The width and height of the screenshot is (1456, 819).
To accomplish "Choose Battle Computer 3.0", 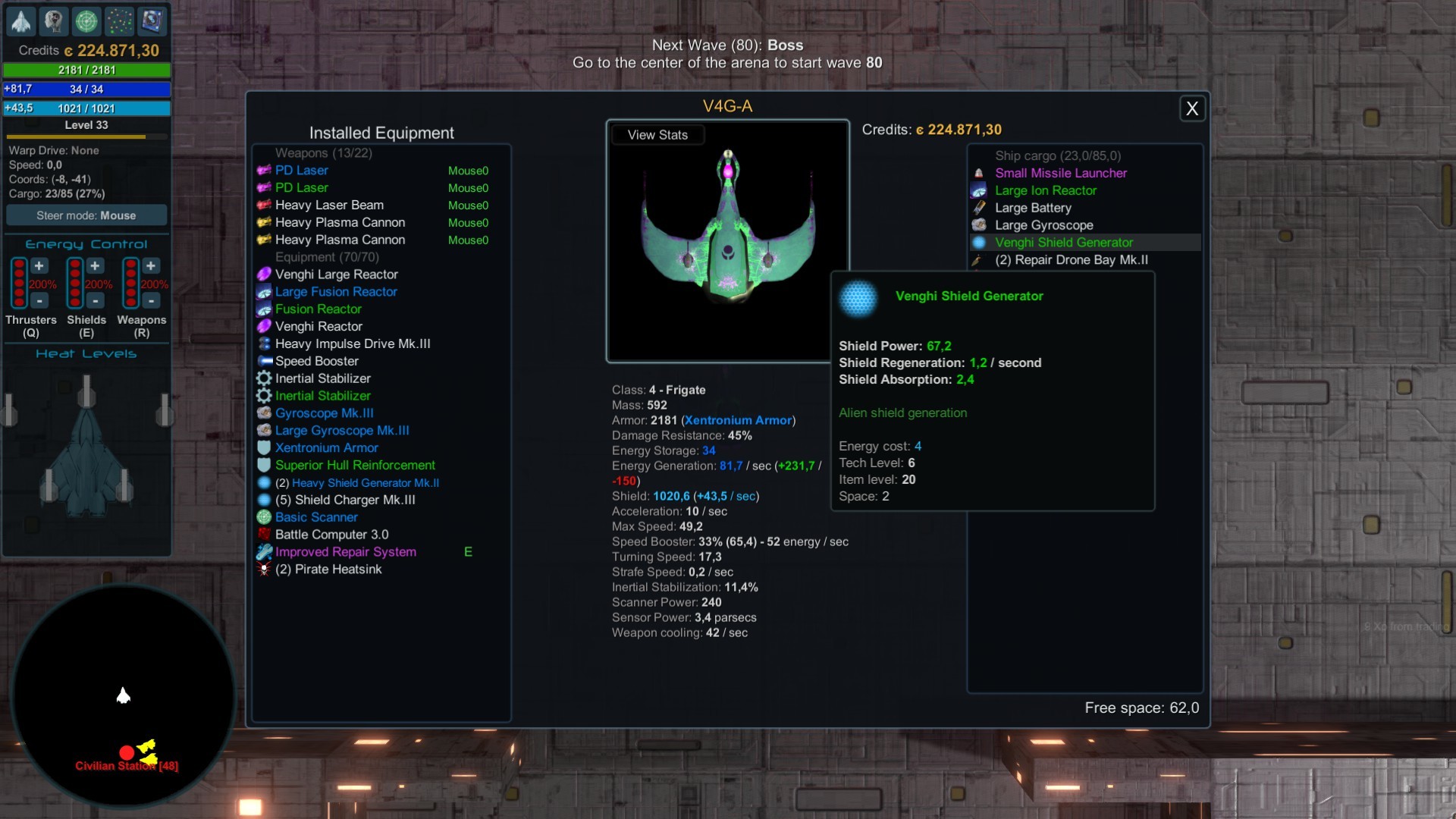I will [331, 535].
